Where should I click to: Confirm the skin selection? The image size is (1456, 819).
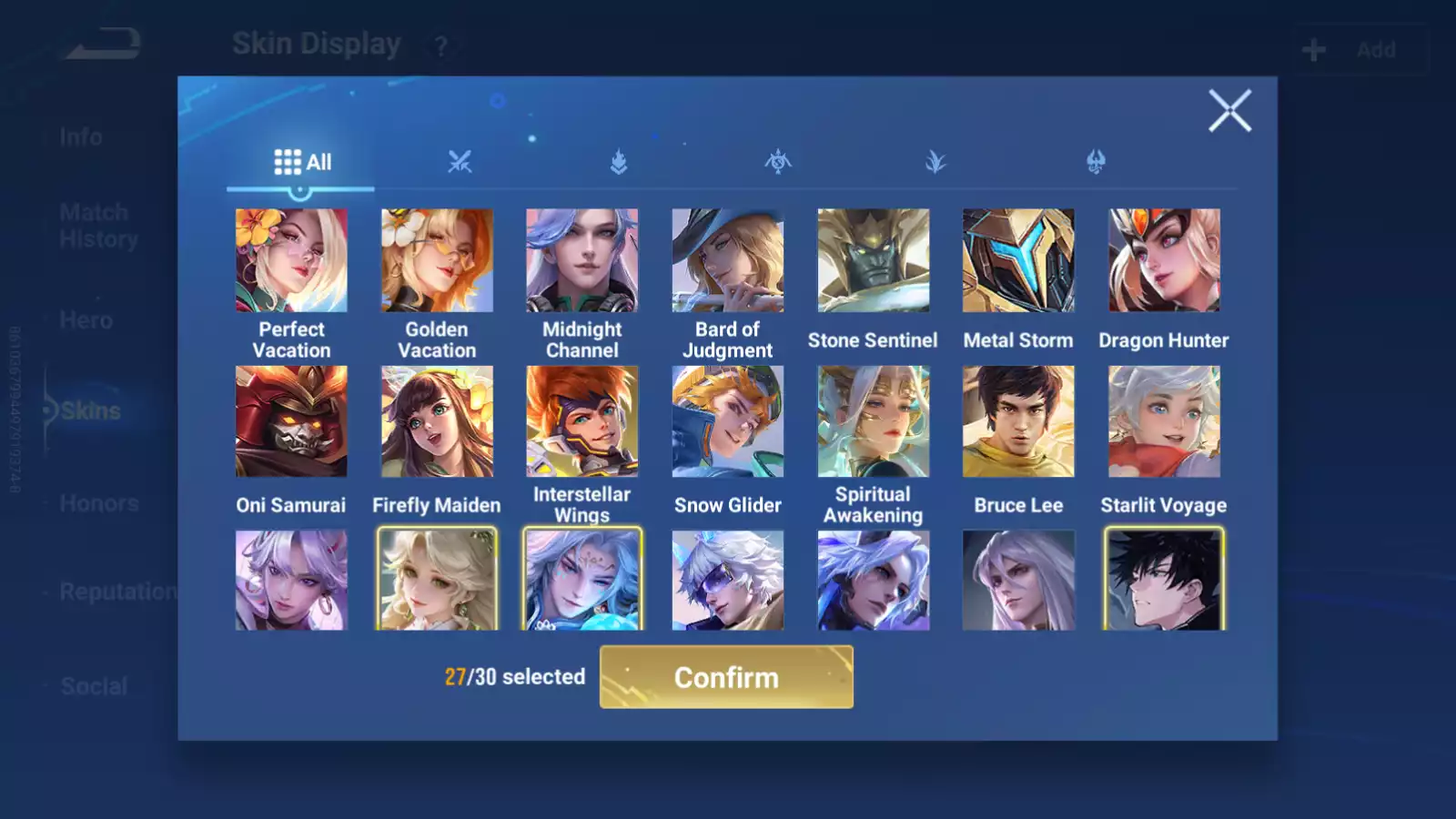726,677
